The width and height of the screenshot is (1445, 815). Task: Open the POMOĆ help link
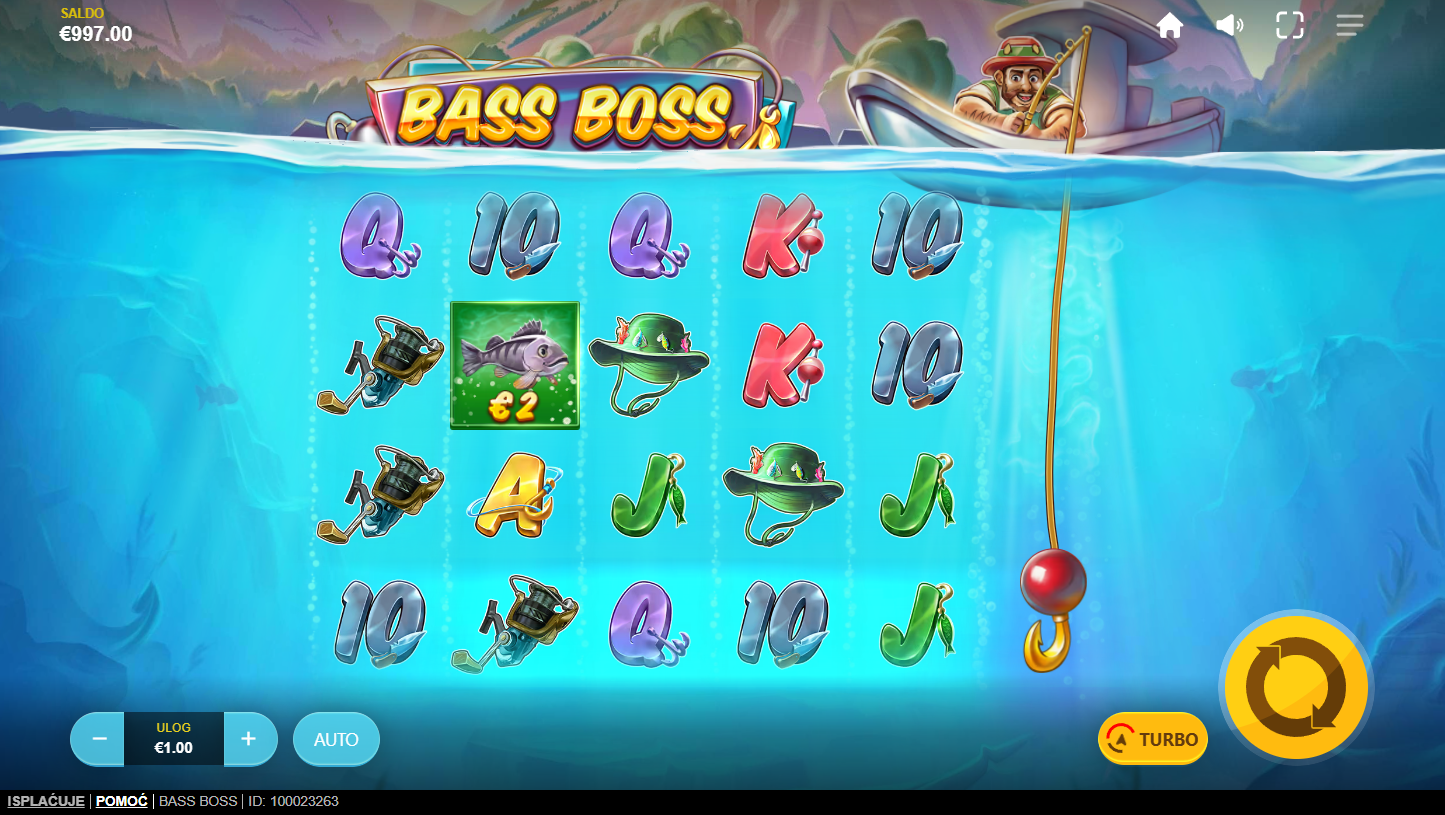[122, 801]
